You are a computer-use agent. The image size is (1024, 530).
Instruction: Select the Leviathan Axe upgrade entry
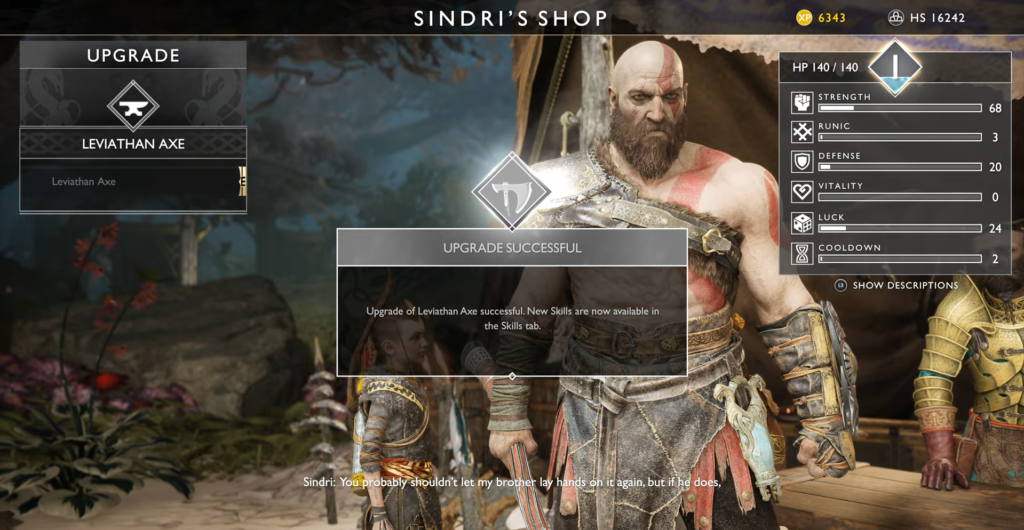(133, 182)
